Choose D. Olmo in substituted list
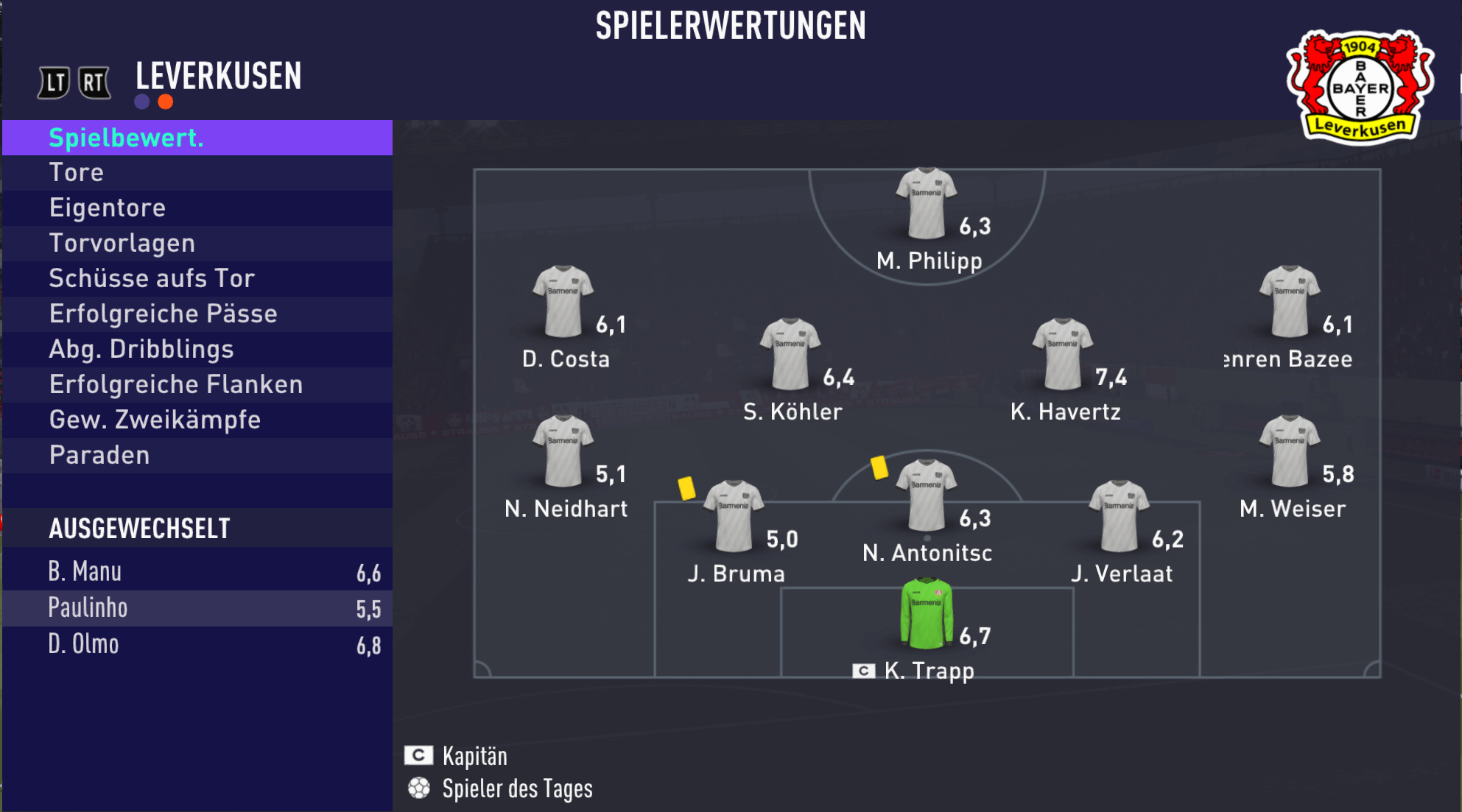The height and width of the screenshot is (812, 1462). (197, 644)
